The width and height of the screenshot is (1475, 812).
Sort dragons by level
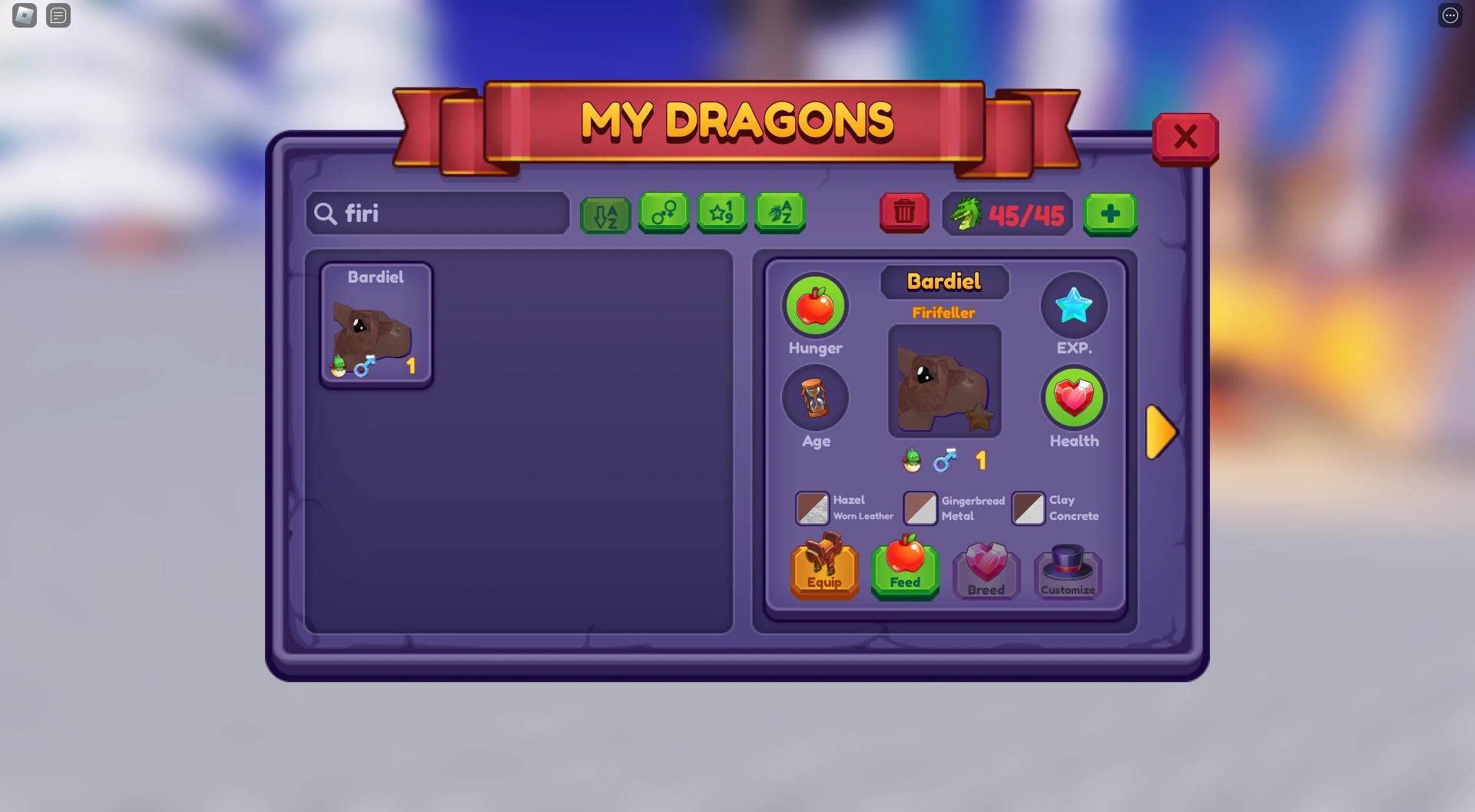coord(722,213)
